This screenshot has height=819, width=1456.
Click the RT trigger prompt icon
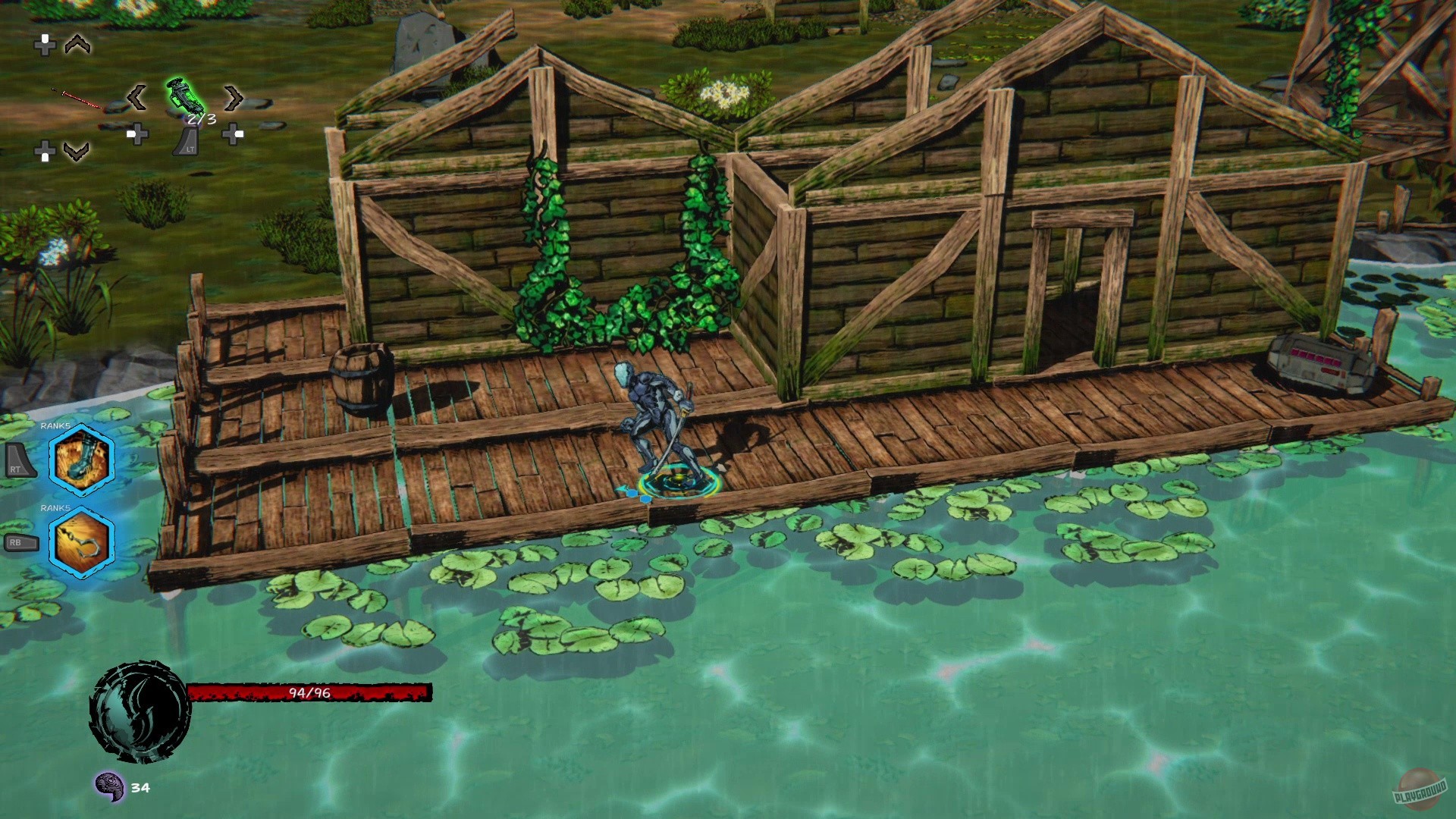tap(20, 461)
